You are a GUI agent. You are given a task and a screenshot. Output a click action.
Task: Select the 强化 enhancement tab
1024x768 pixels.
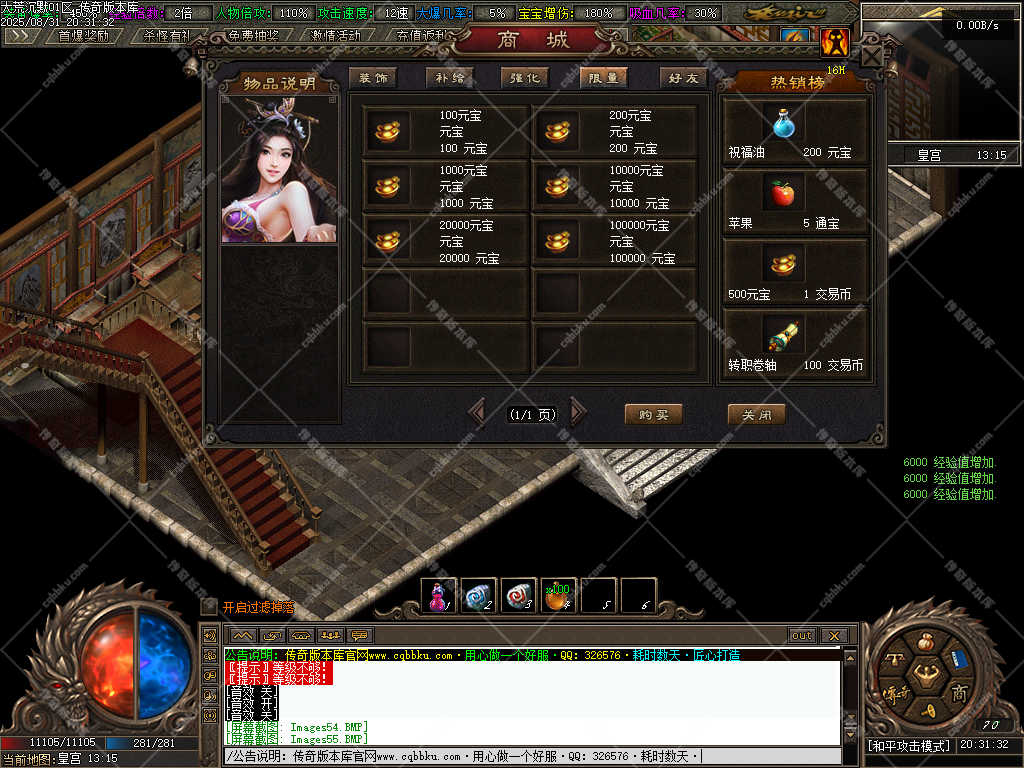point(526,78)
